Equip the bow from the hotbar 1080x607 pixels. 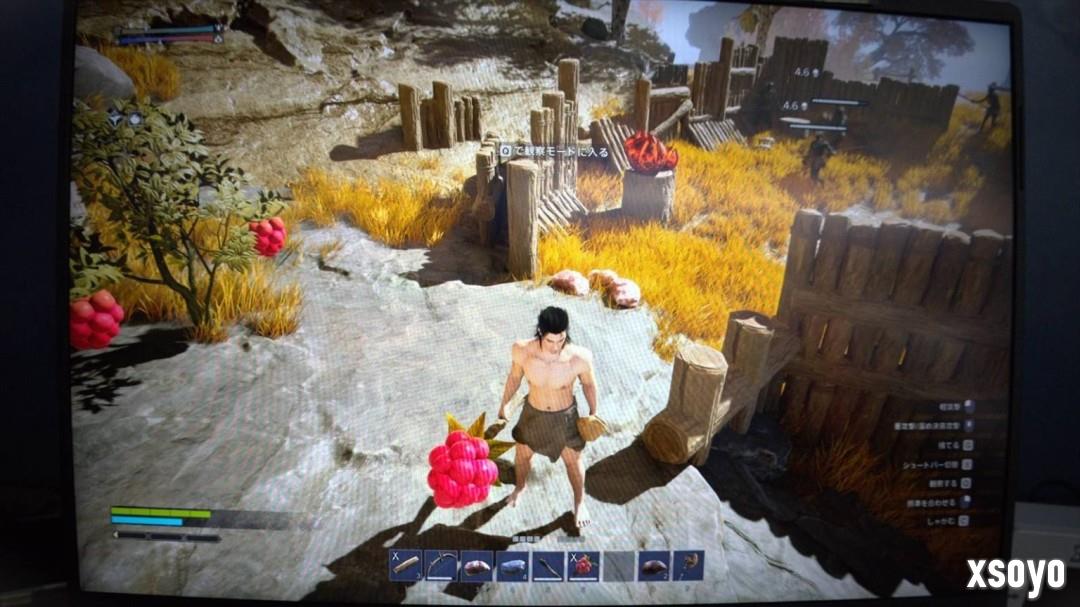tap(441, 566)
